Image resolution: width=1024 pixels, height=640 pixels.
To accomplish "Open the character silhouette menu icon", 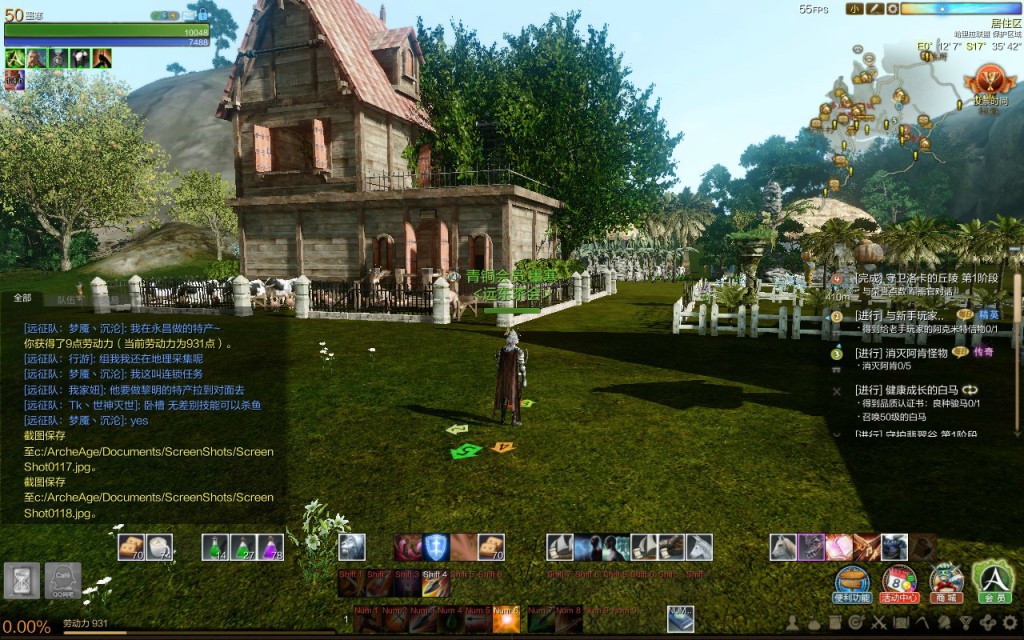I will pyautogui.click(x=792, y=623).
